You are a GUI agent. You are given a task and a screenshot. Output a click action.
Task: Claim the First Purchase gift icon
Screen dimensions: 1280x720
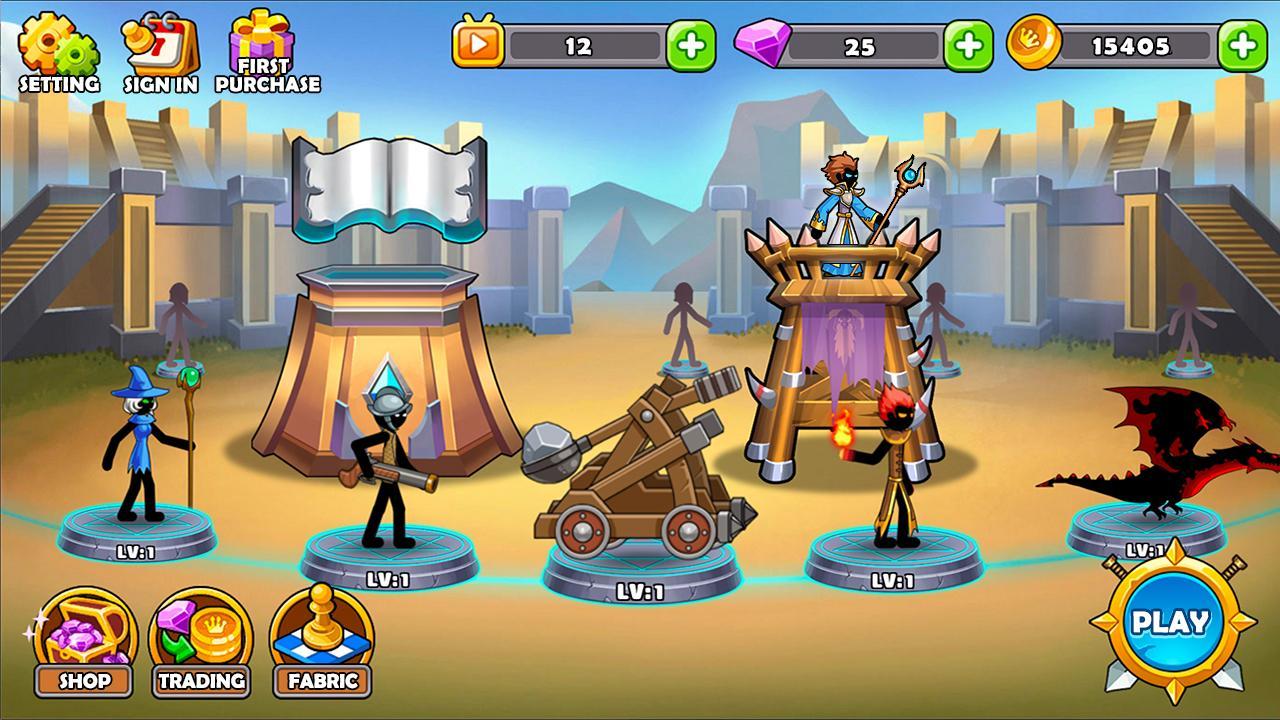(x=260, y=42)
